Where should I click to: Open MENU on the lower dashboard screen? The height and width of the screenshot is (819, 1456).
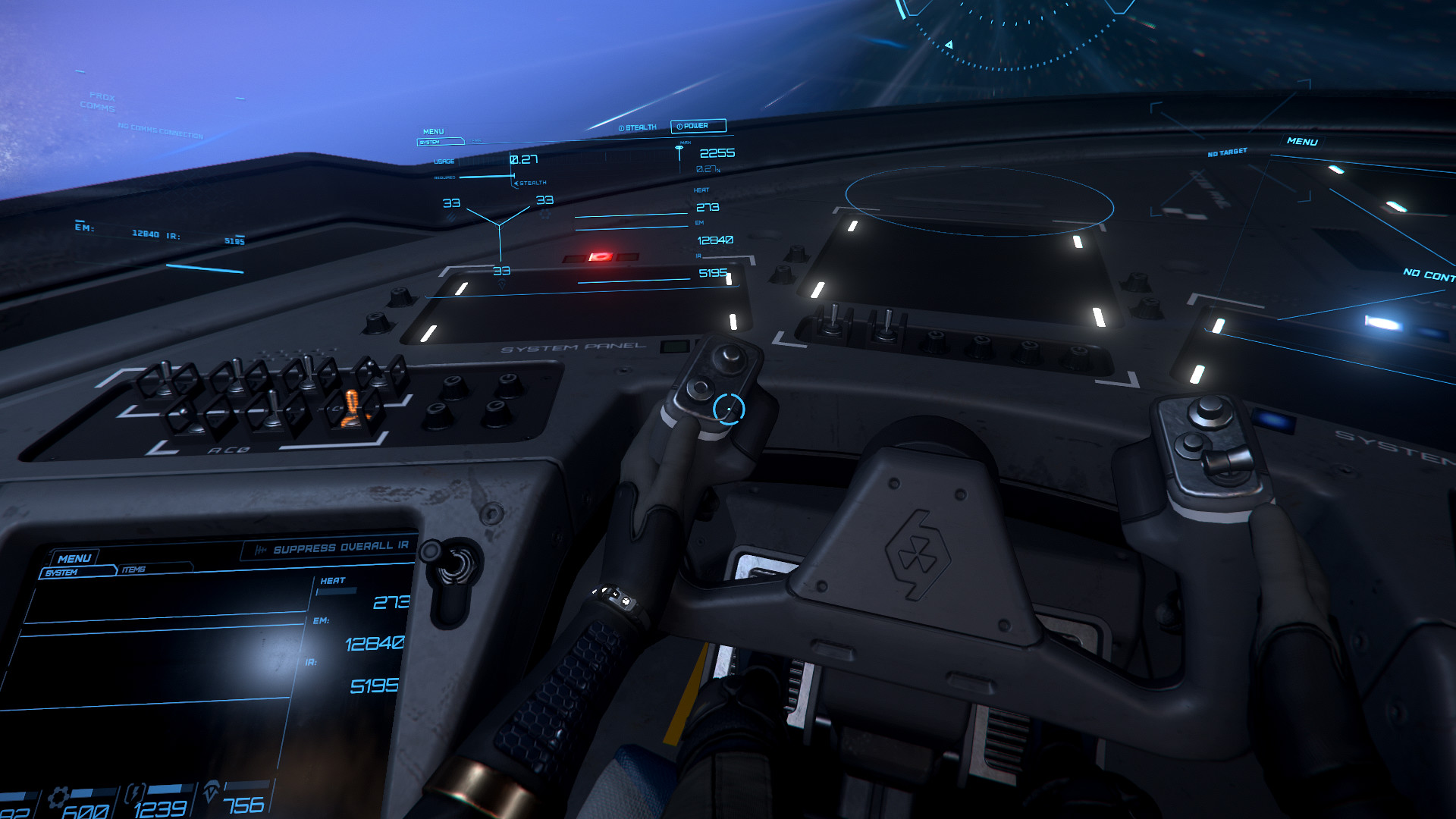coord(74,558)
